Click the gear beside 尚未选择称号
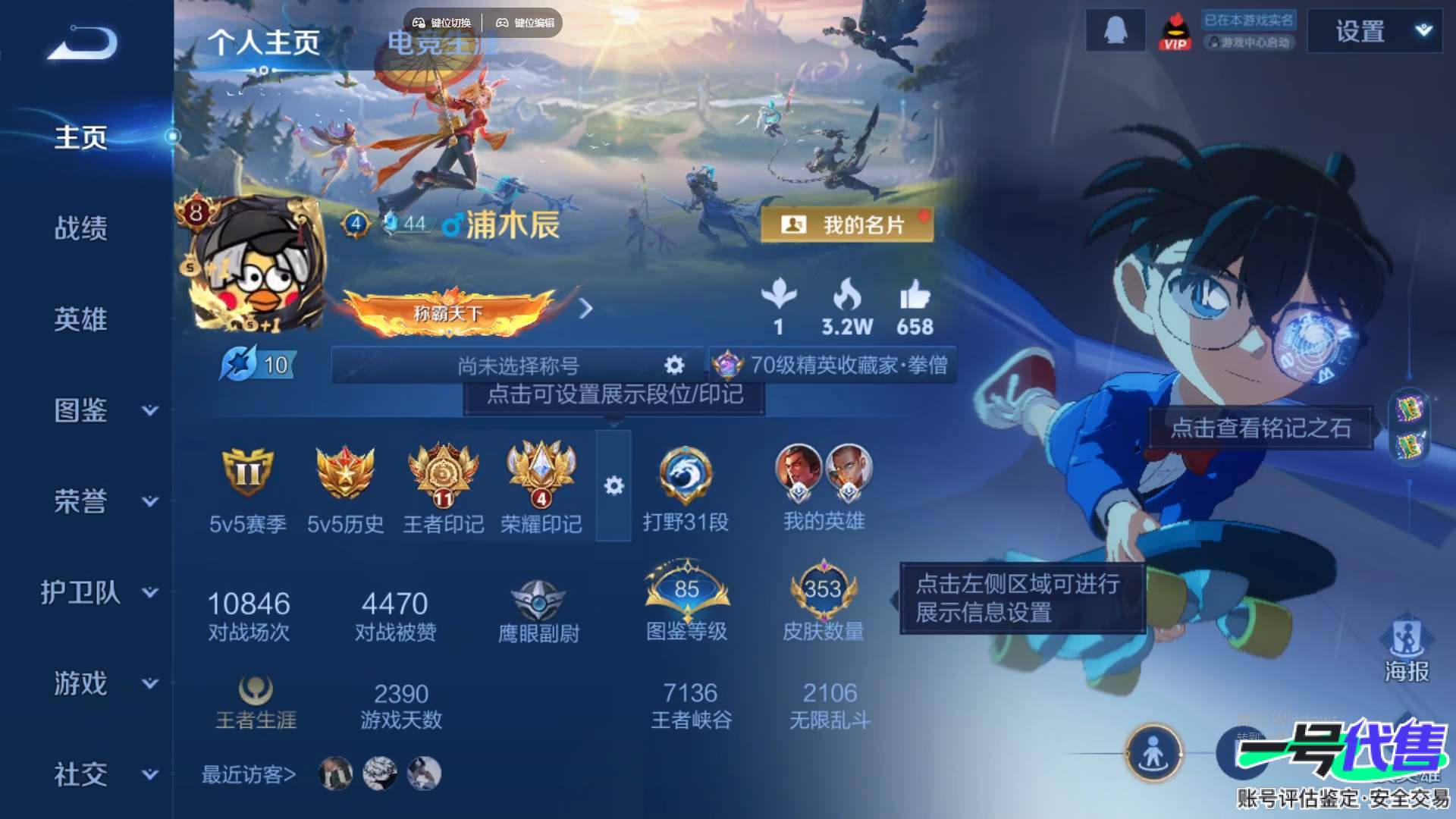This screenshot has width=1456, height=819. point(673,365)
